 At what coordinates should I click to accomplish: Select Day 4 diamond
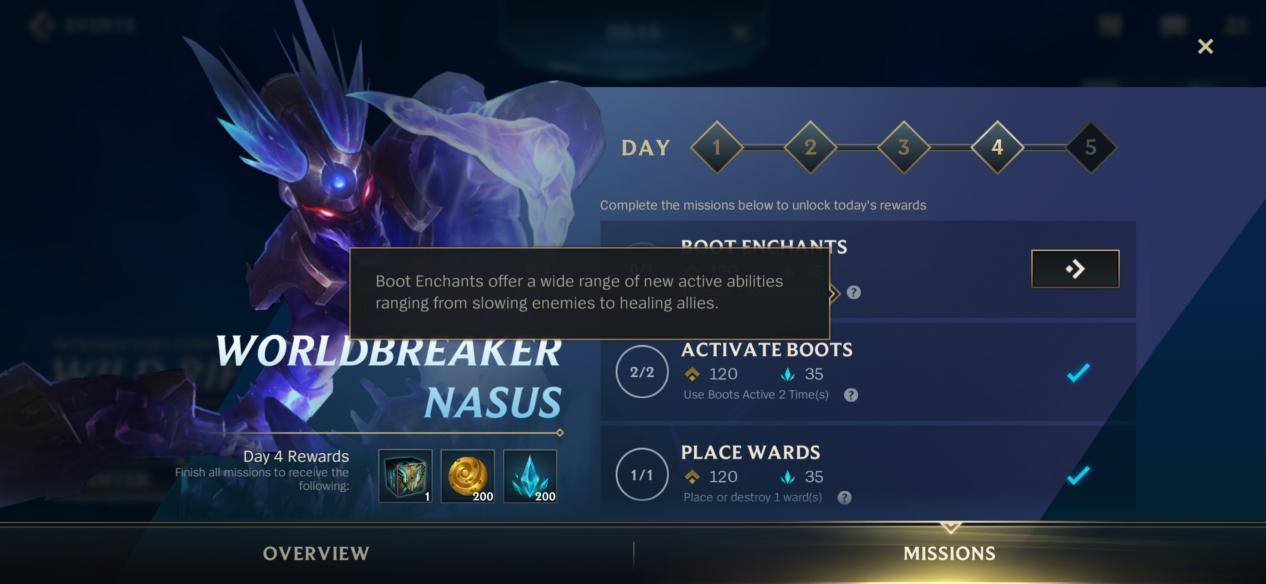[997, 148]
